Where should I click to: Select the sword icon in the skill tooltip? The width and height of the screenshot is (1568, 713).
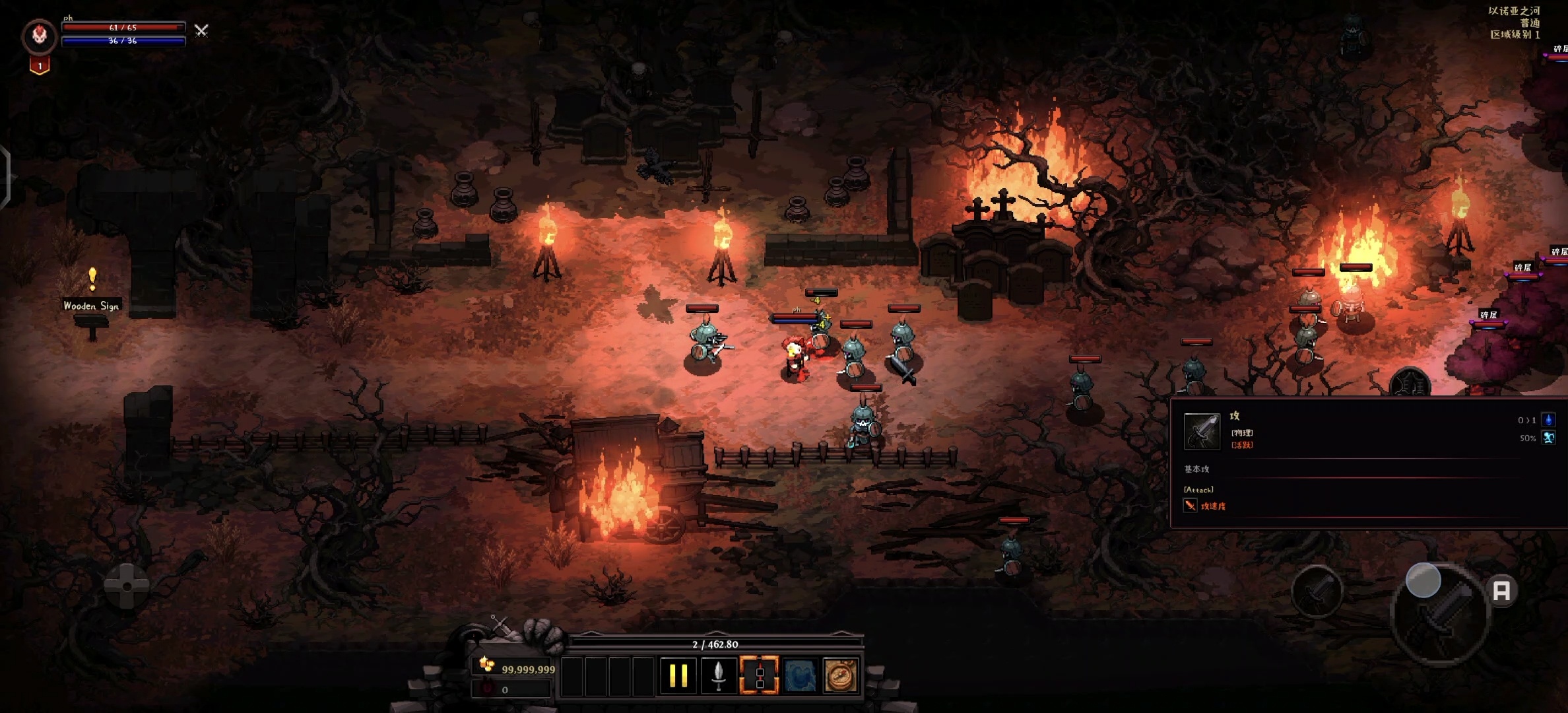point(1202,431)
